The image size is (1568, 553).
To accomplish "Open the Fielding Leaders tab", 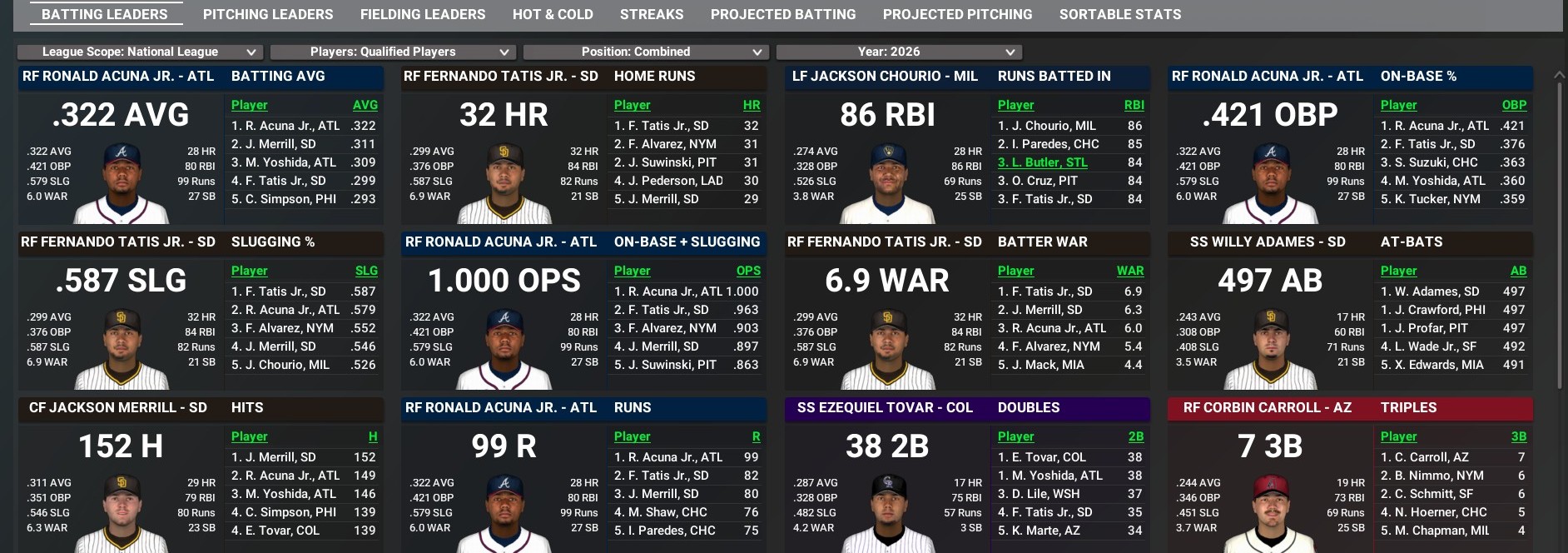I will [422, 14].
